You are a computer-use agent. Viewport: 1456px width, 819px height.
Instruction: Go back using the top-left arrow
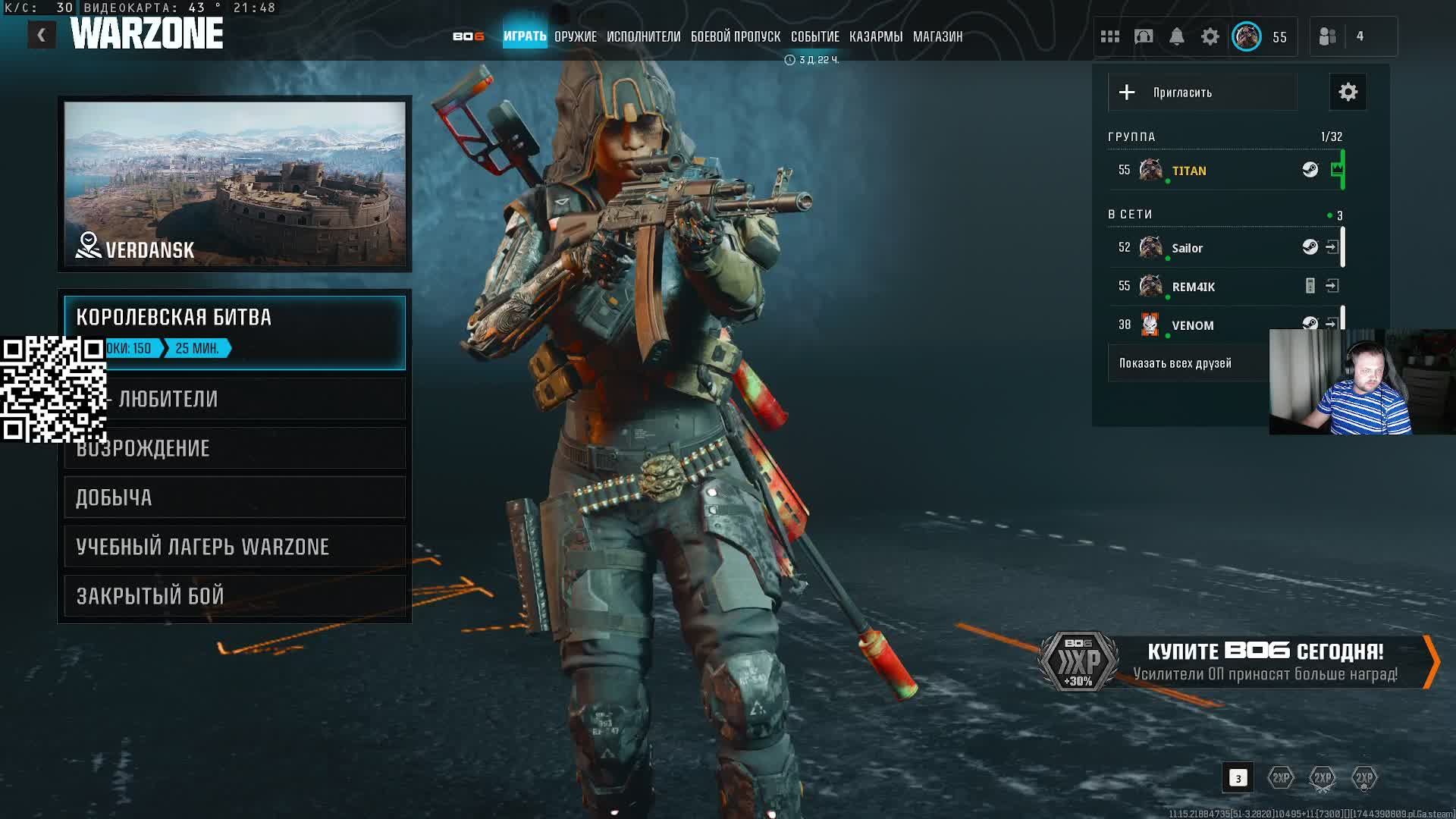pyautogui.click(x=42, y=35)
